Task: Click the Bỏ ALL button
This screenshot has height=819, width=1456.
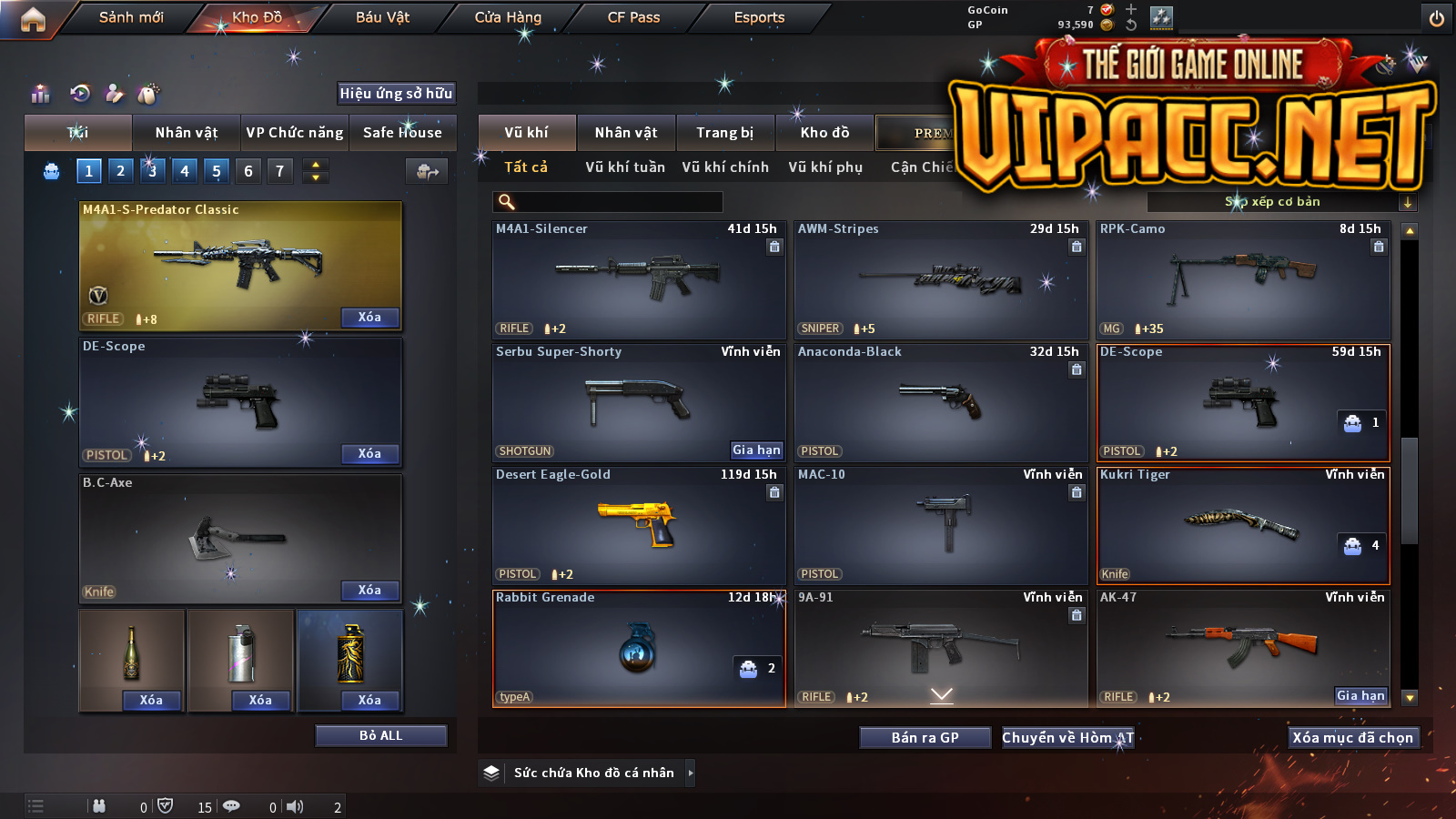Action: (380, 735)
